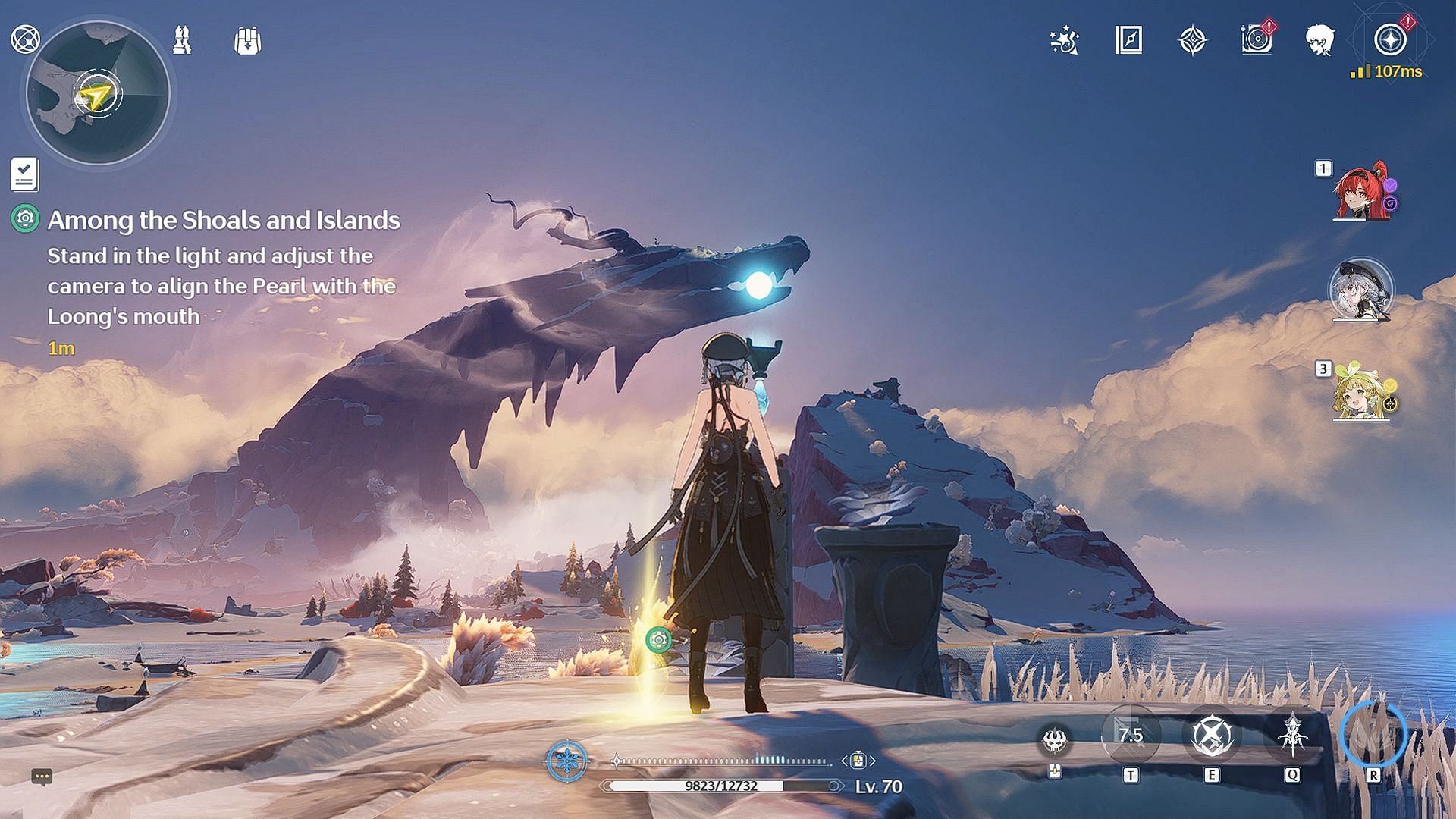
Task: Use the utility skill showing 7.5 cooldown
Action: pos(1131,735)
